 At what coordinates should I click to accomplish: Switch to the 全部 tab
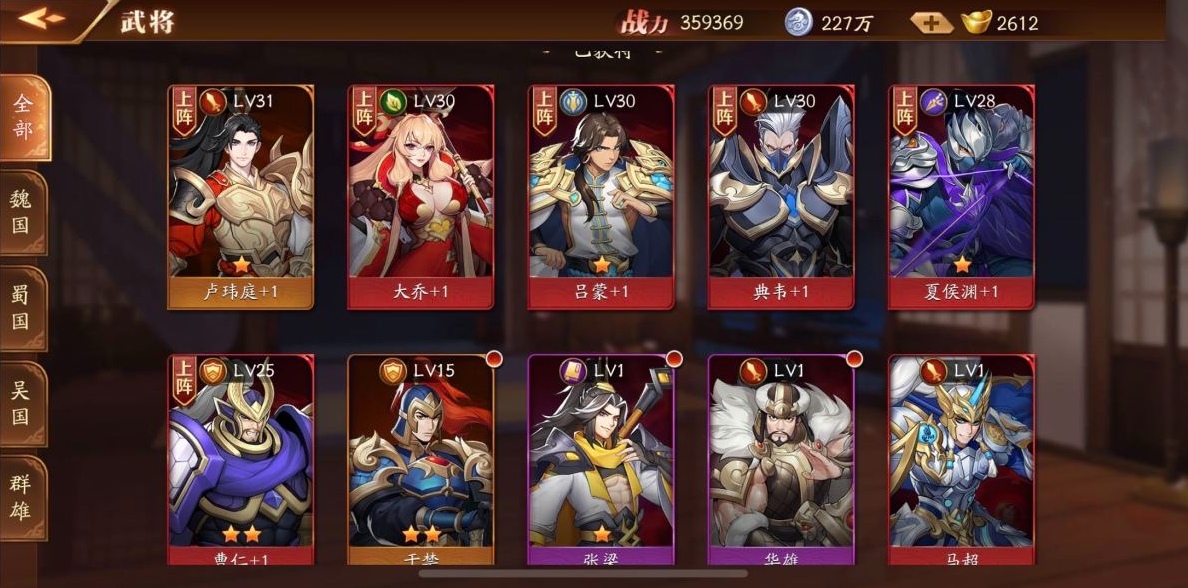pos(23,117)
